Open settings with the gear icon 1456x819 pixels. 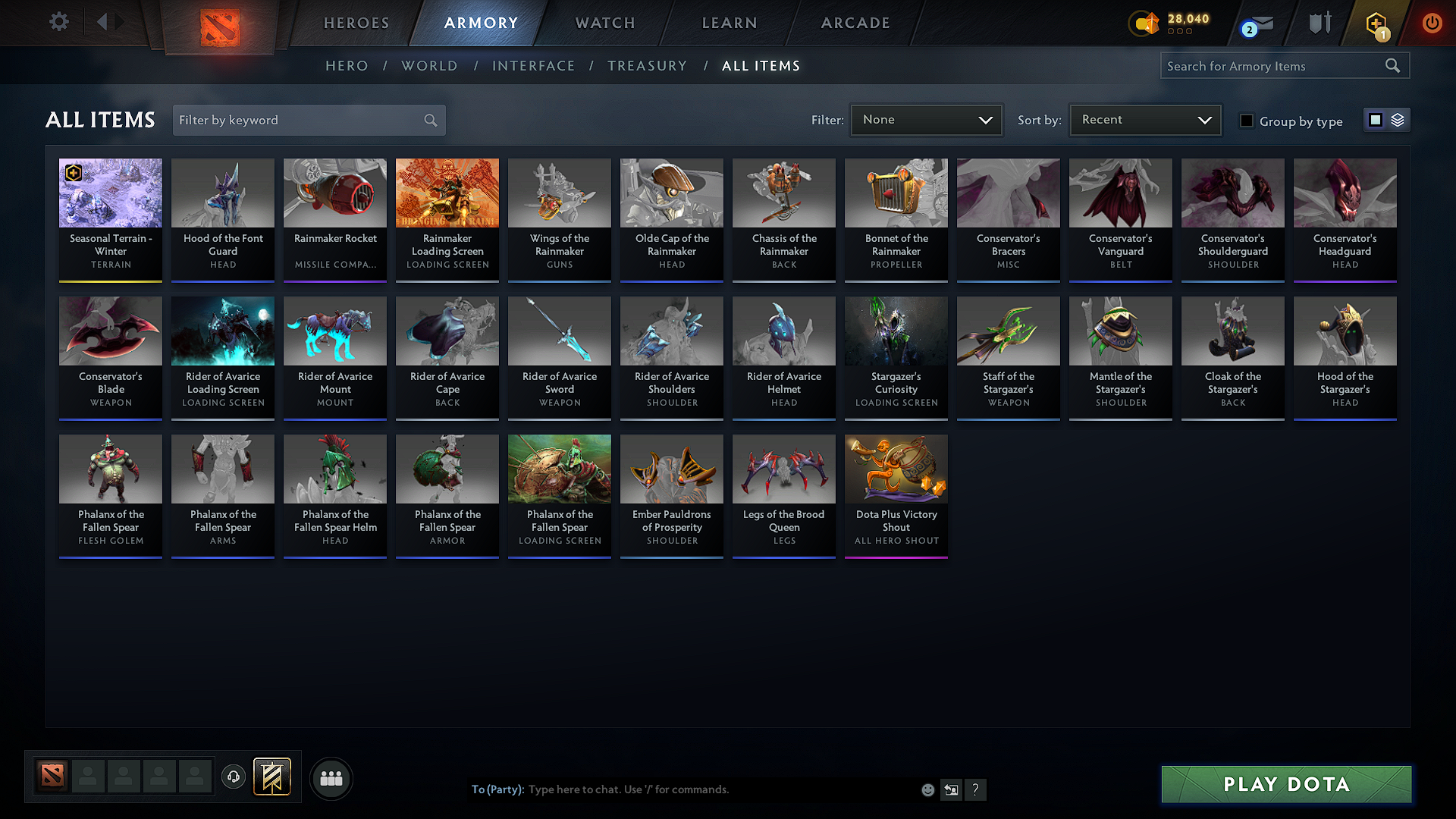point(58,22)
